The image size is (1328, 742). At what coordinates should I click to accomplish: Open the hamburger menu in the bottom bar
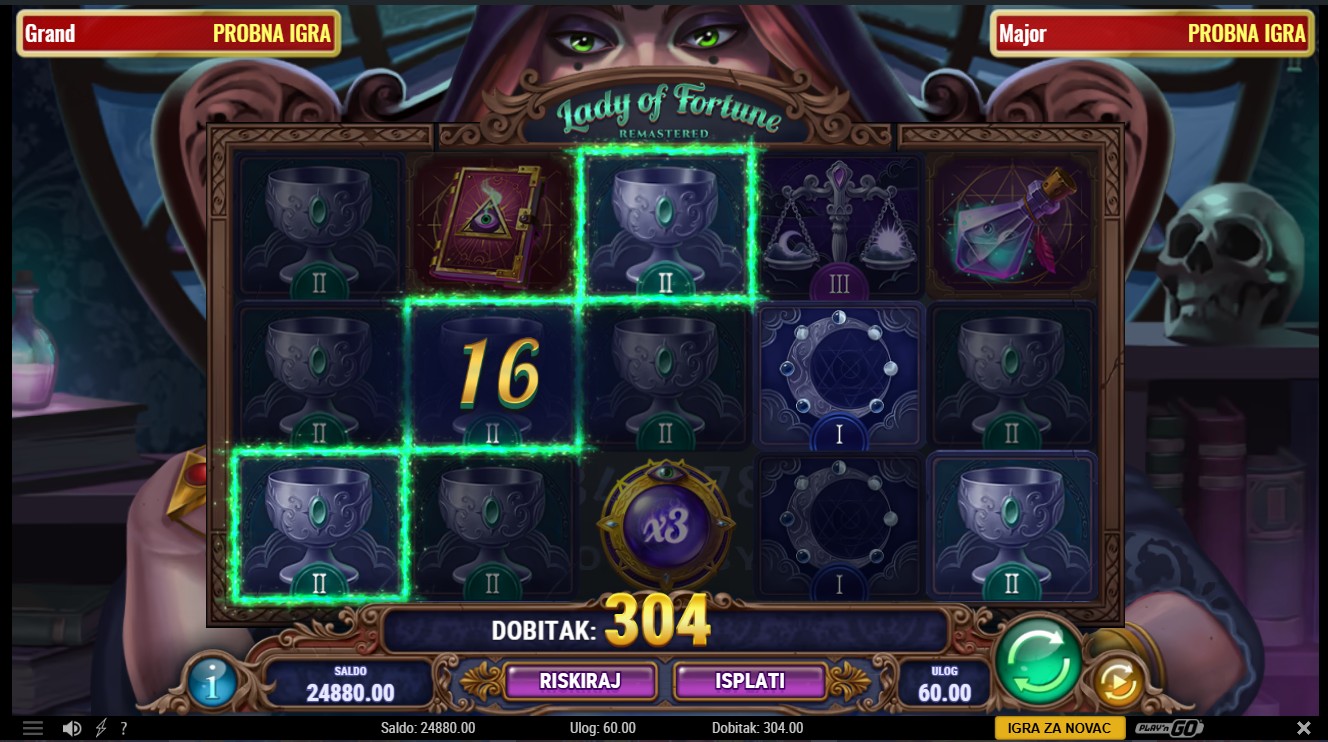(33, 728)
